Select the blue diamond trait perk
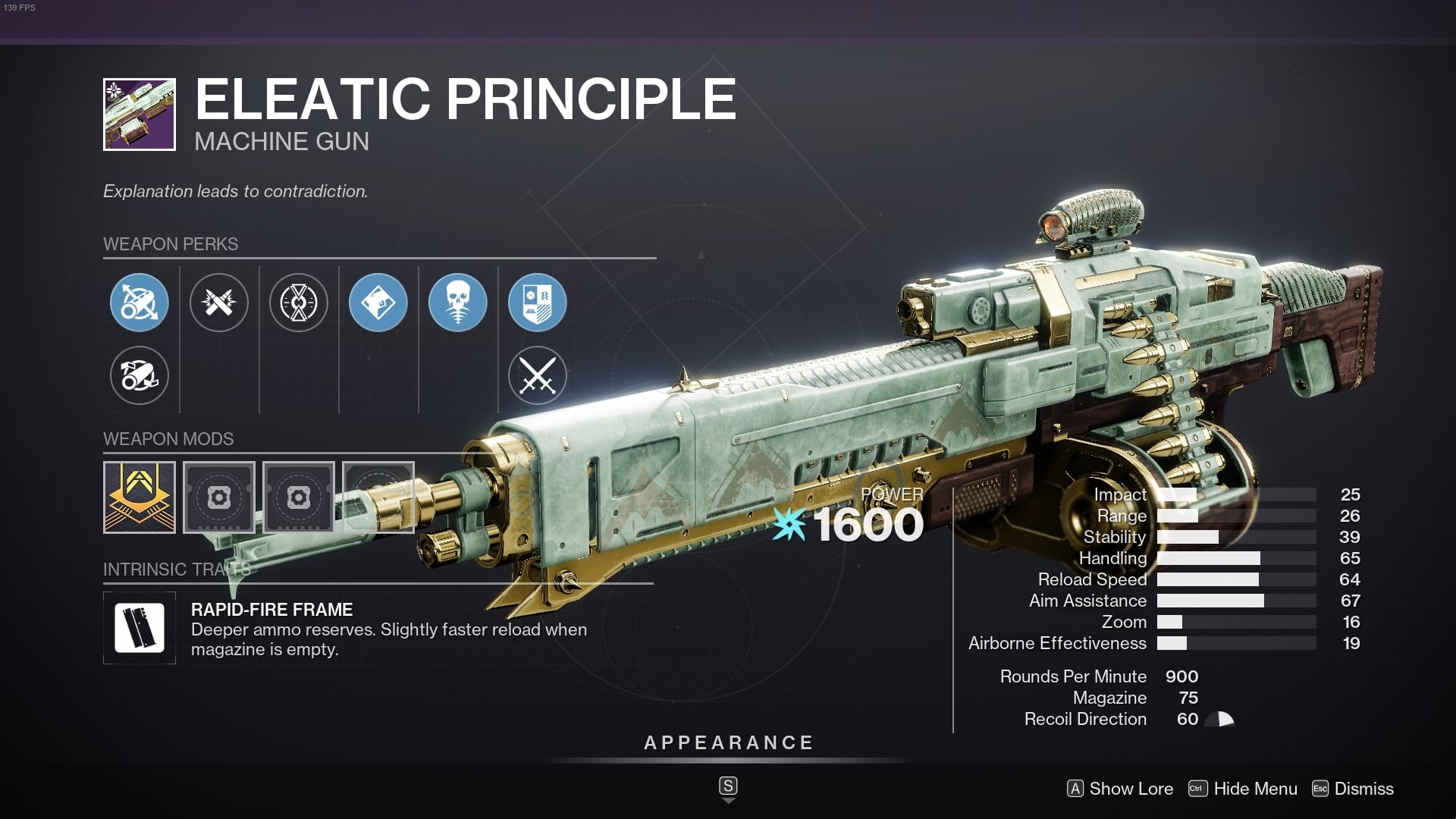The width and height of the screenshot is (1456, 819). tap(378, 302)
